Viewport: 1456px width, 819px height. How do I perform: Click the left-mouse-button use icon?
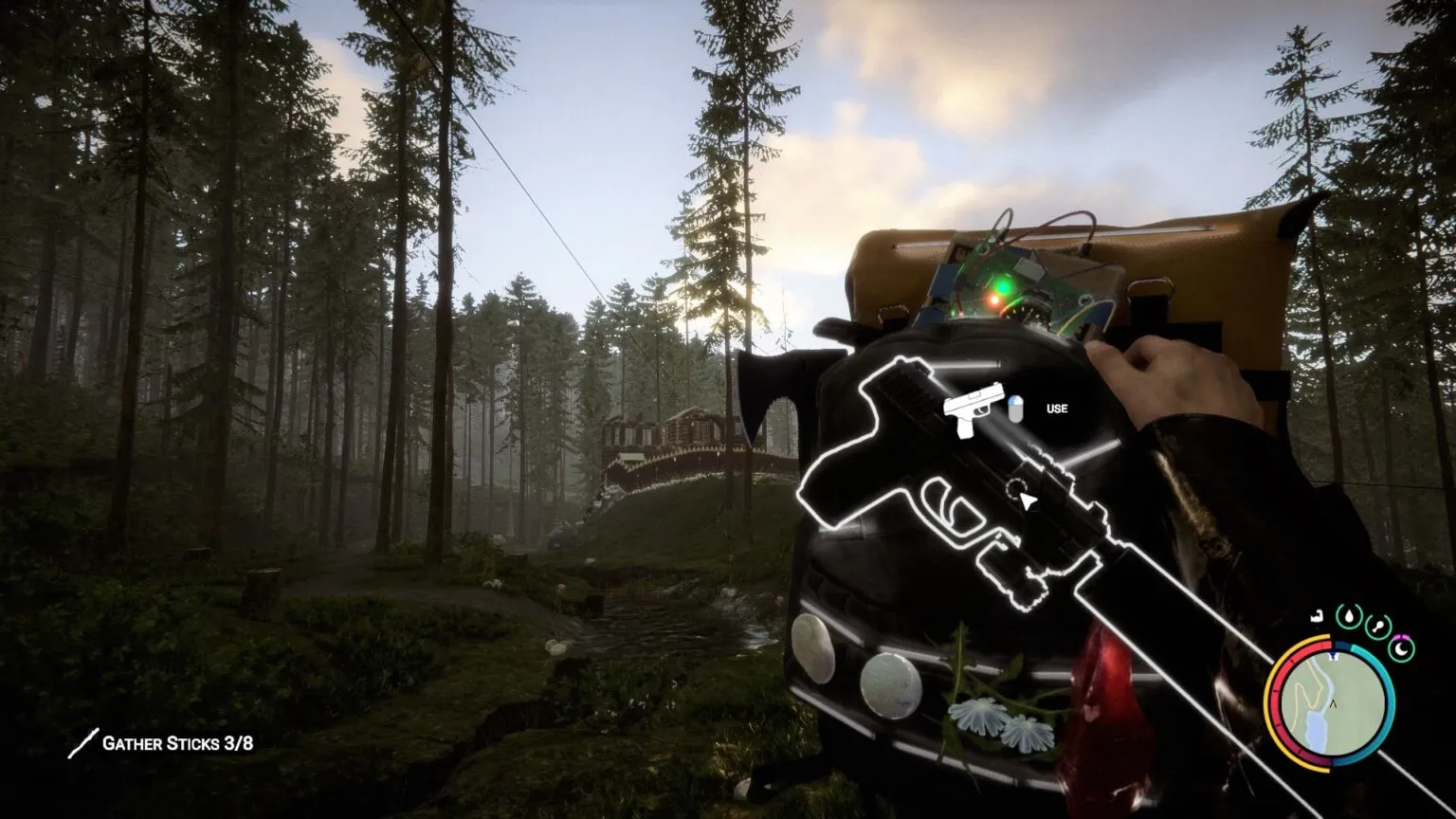(1016, 409)
